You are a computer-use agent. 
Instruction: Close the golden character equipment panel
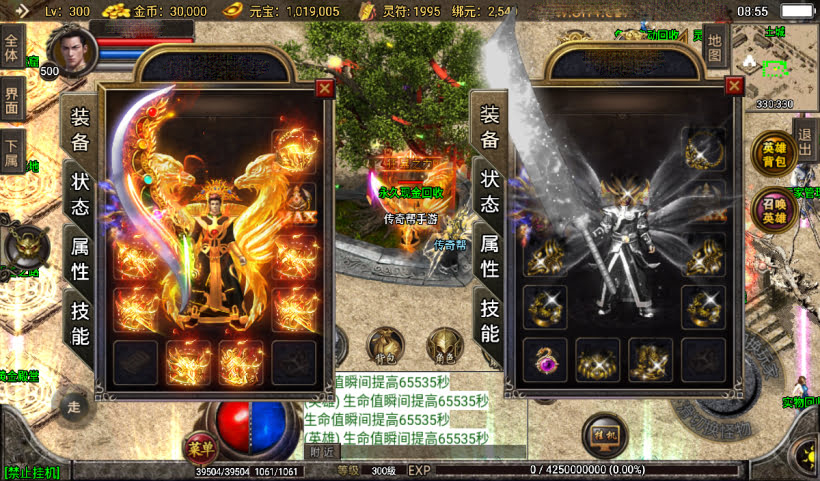[x=324, y=88]
